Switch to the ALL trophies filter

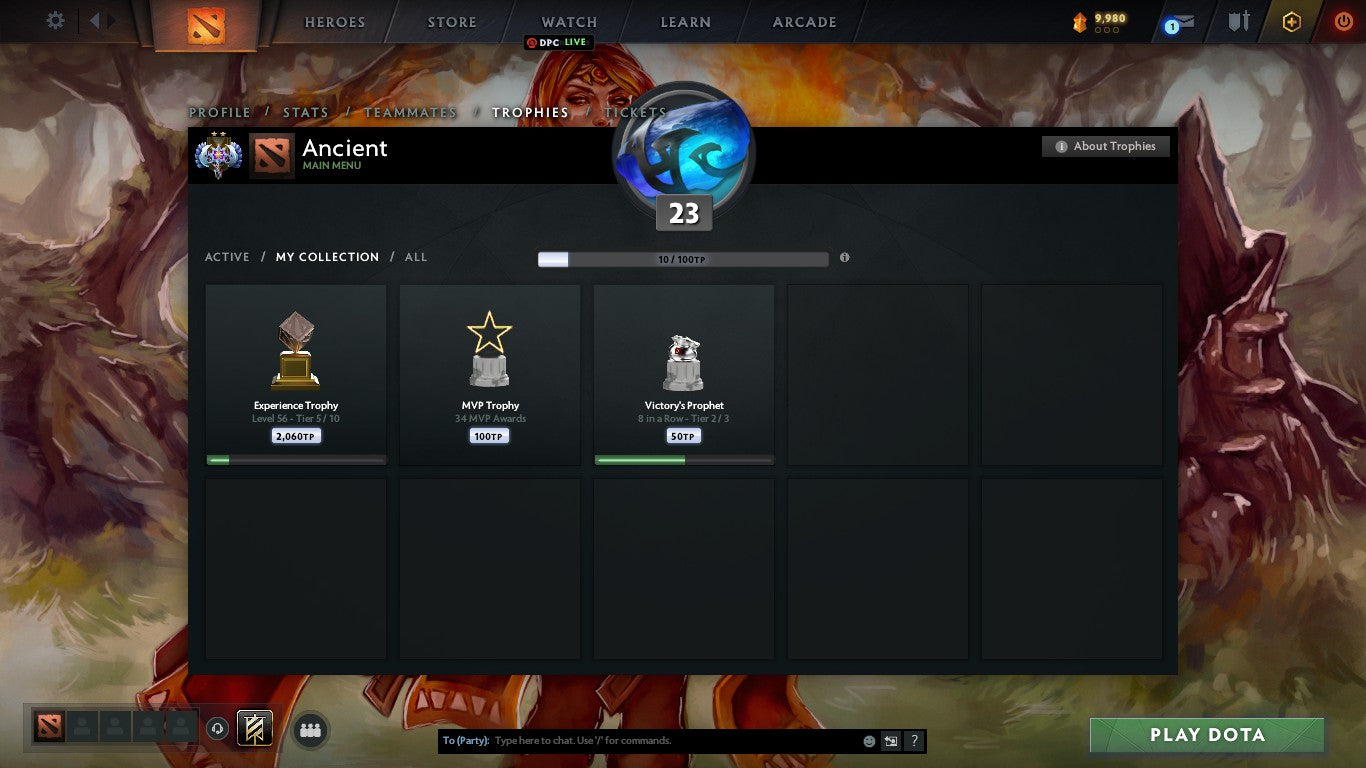pyautogui.click(x=415, y=257)
